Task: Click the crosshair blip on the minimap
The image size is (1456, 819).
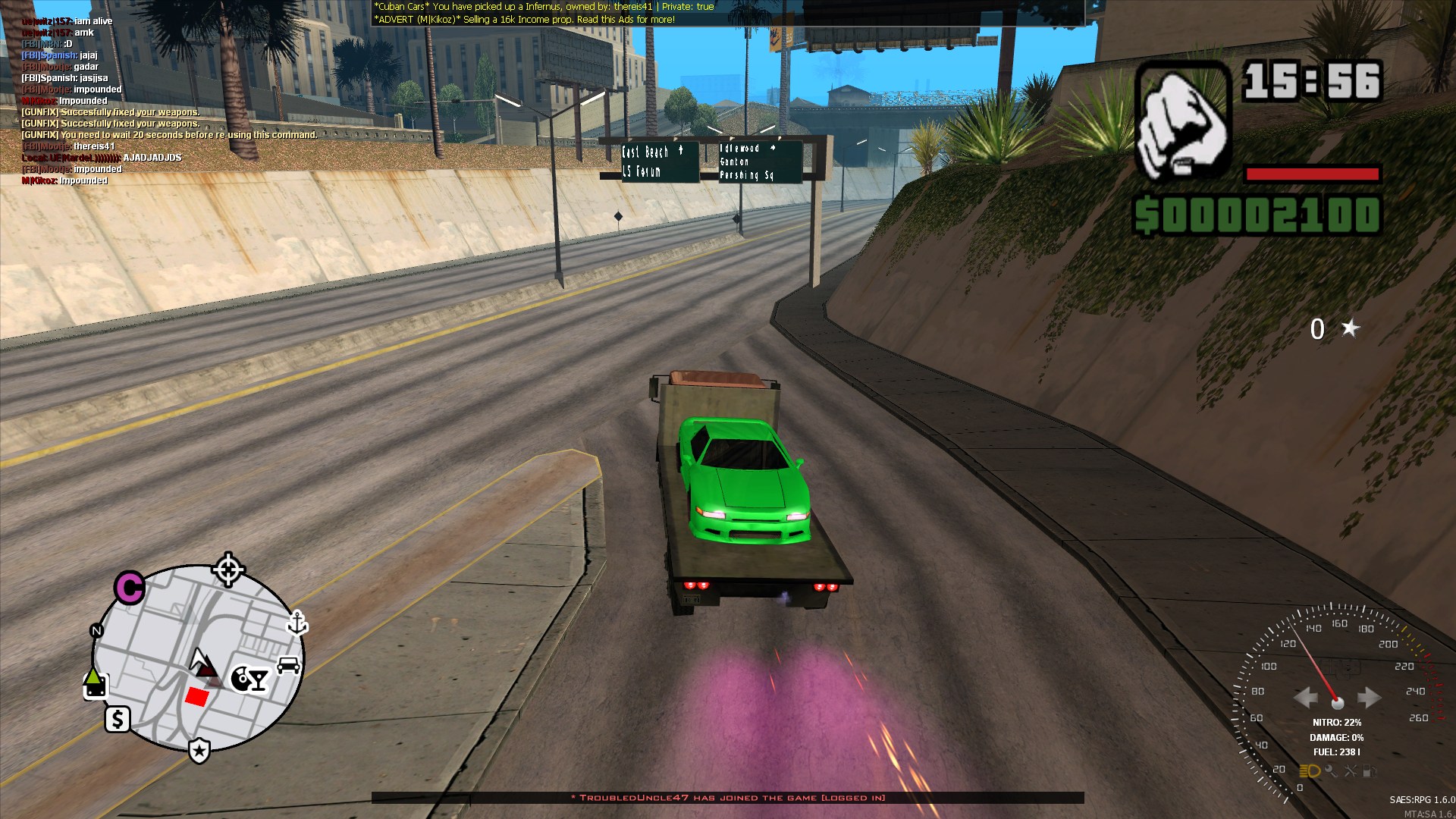Action: (227, 569)
